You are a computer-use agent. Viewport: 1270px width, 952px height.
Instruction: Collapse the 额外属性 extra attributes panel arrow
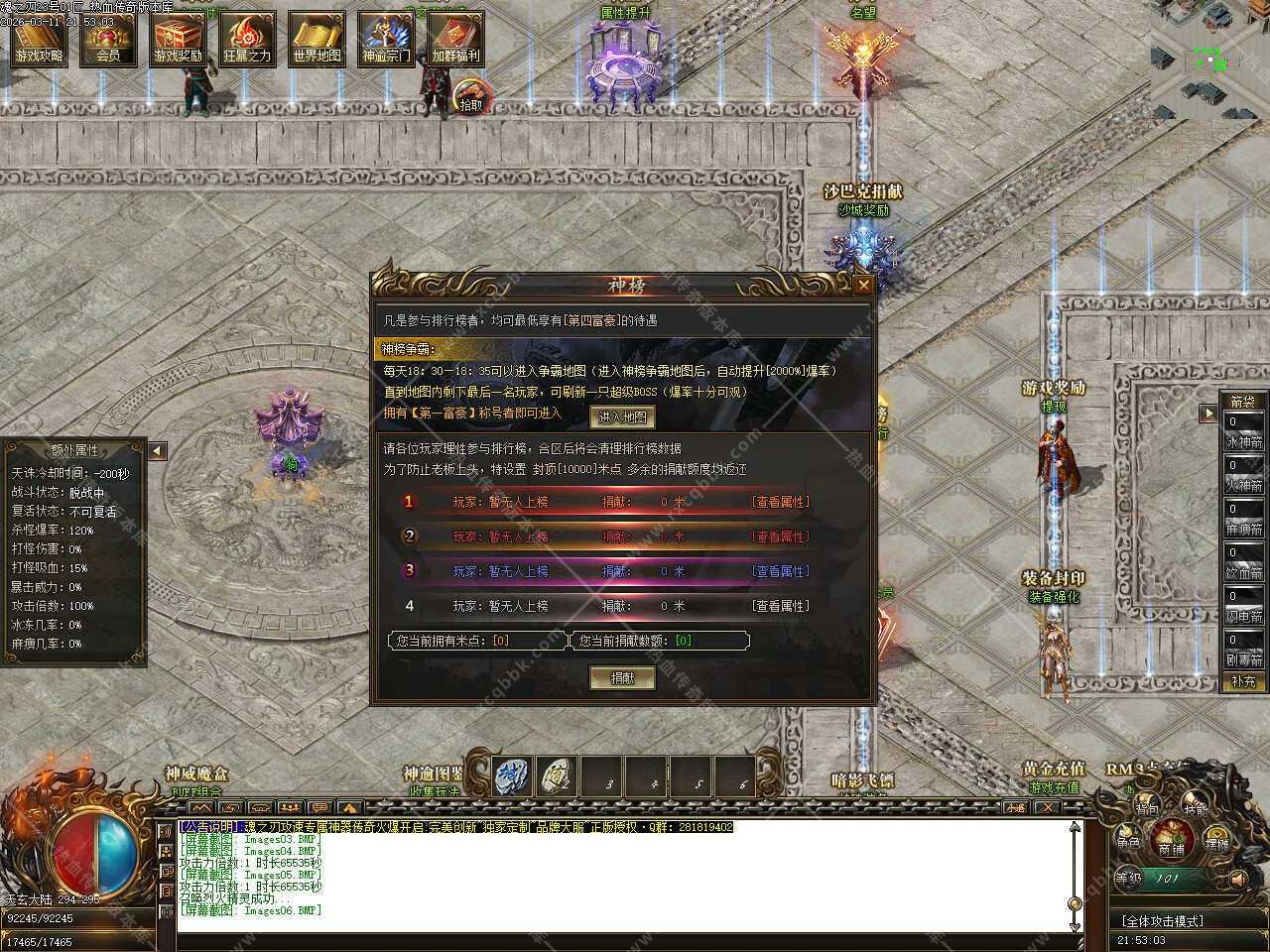tap(157, 451)
